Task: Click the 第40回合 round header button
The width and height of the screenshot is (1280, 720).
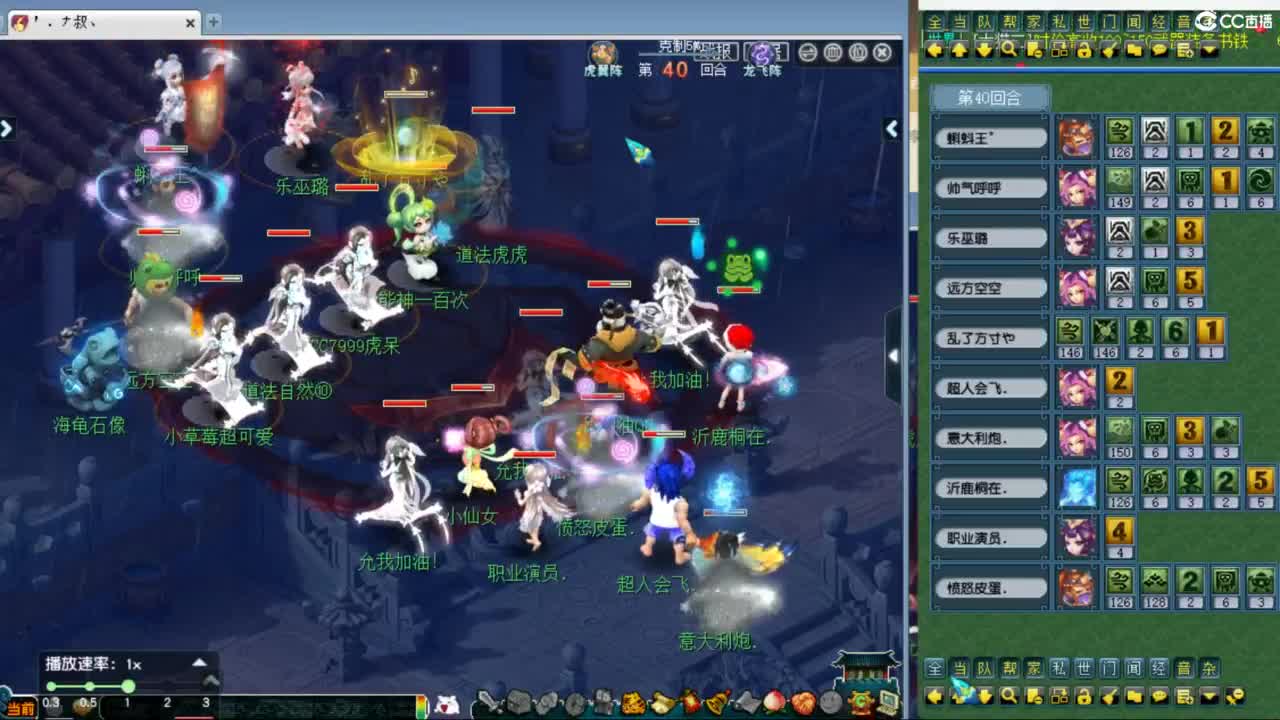Action: click(990, 98)
